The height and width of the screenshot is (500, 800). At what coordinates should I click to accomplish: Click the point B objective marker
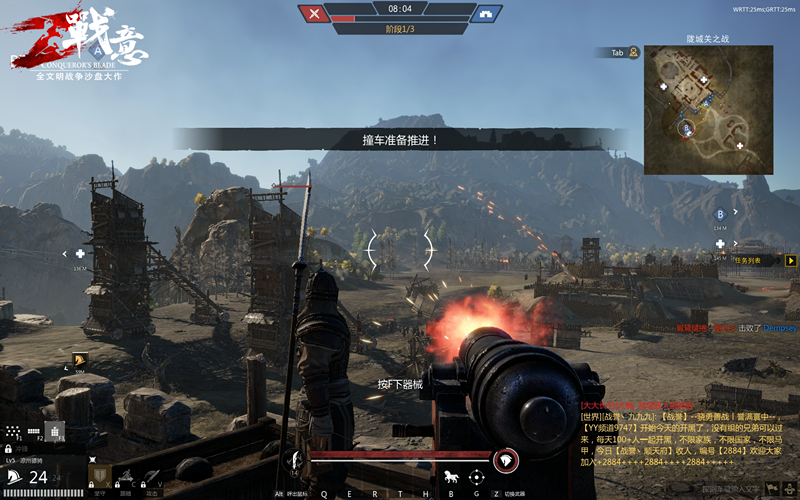coord(719,214)
